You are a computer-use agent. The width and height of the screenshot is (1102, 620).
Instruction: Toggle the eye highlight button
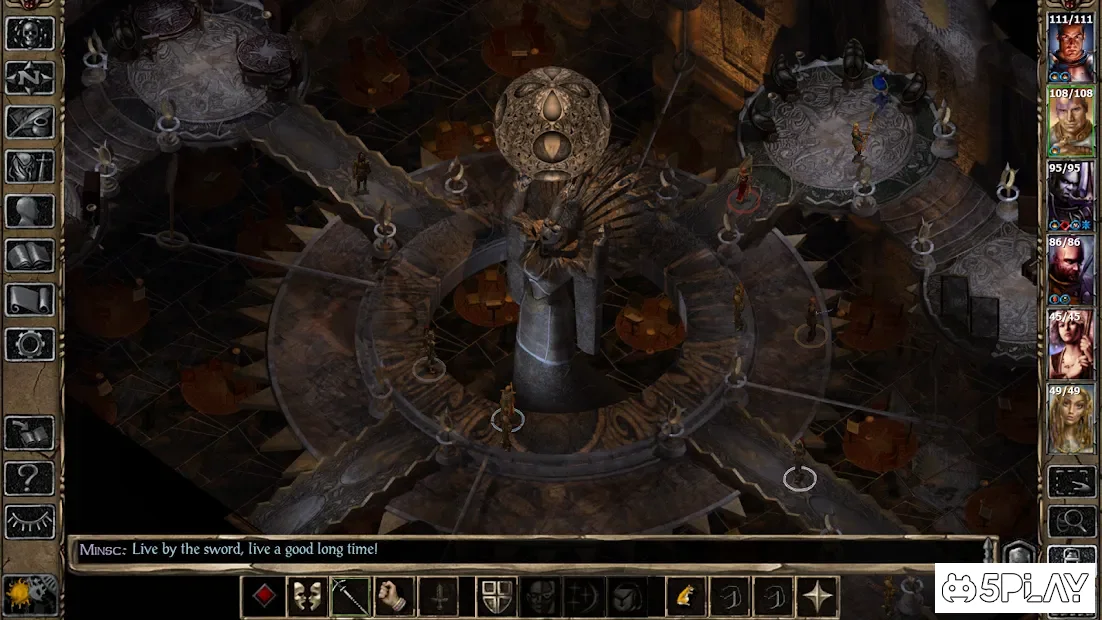[30, 521]
